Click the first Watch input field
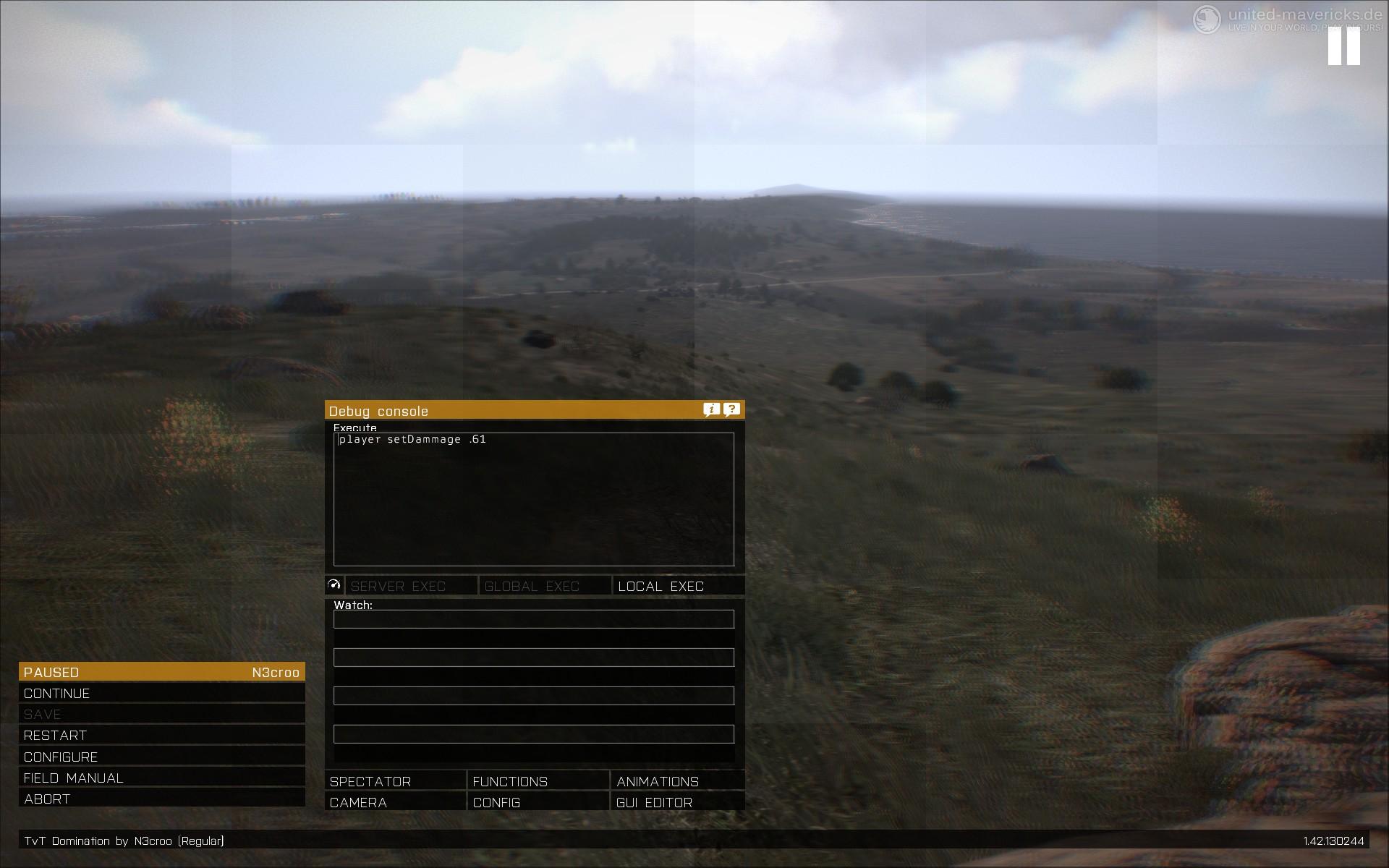Viewport: 1389px width, 868px height. point(534,619)
